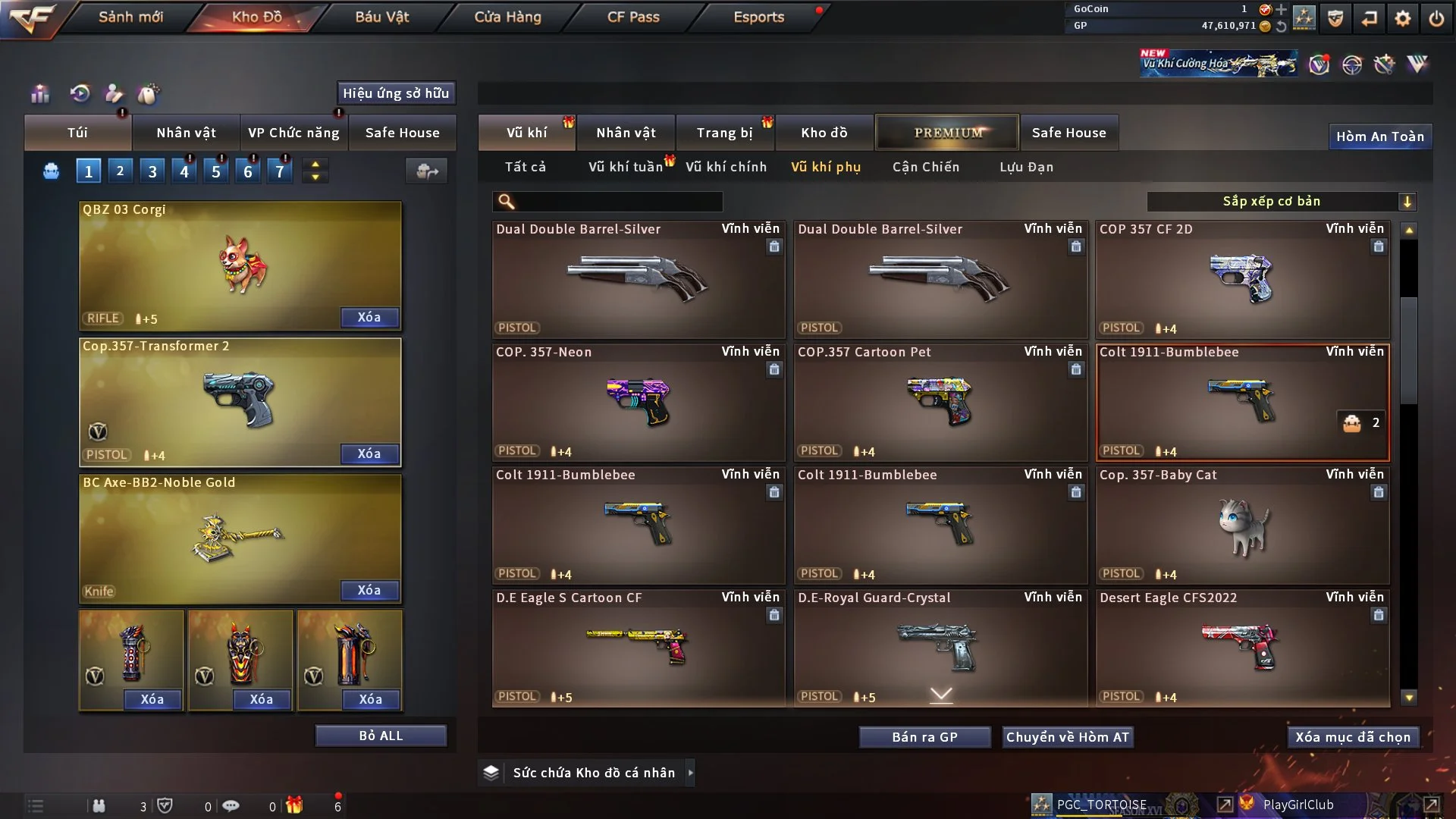
Task: Open the PREMIUM storage tab
Action: click(x=947, y=133)
